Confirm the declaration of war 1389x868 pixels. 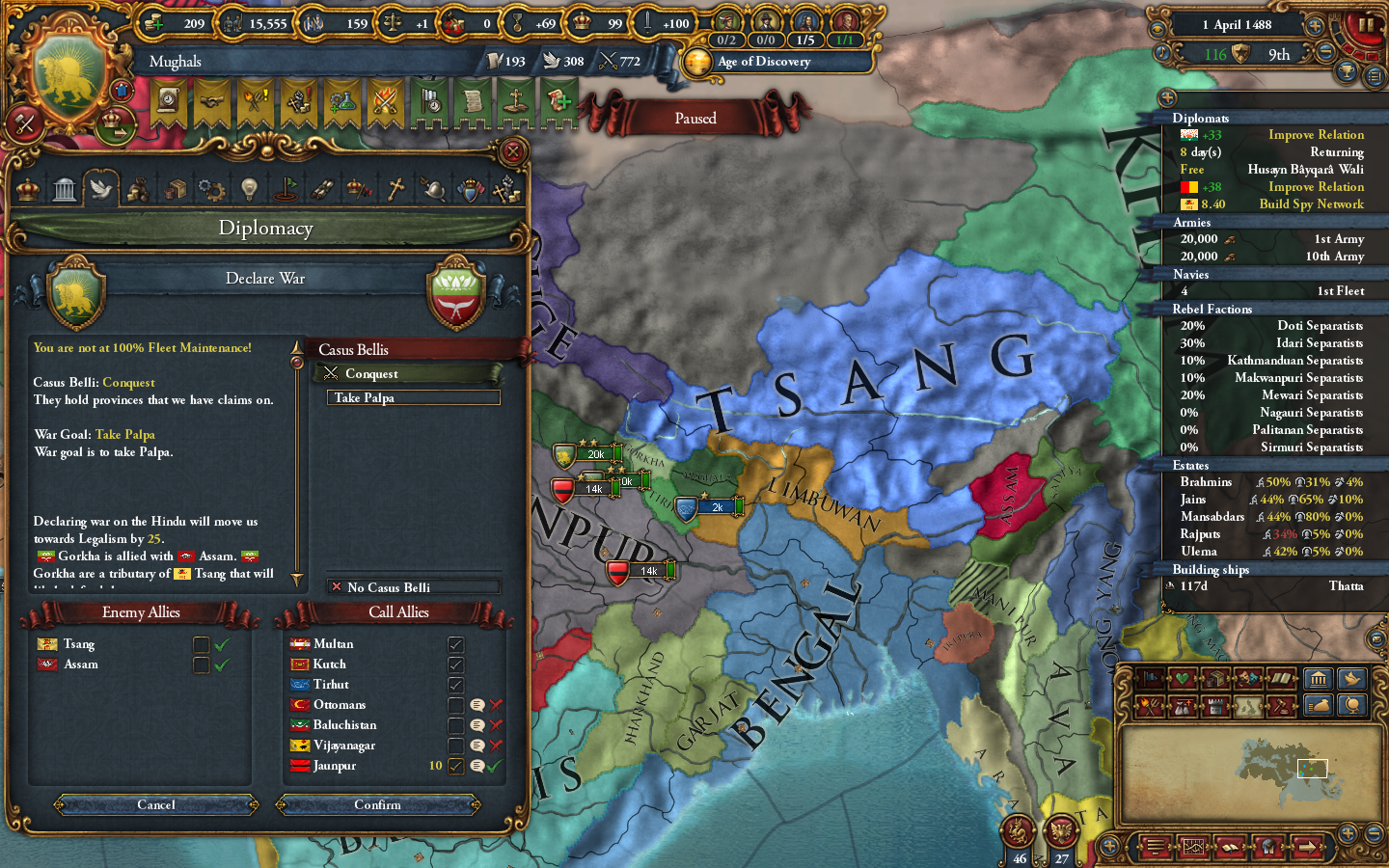click(378, 805)
